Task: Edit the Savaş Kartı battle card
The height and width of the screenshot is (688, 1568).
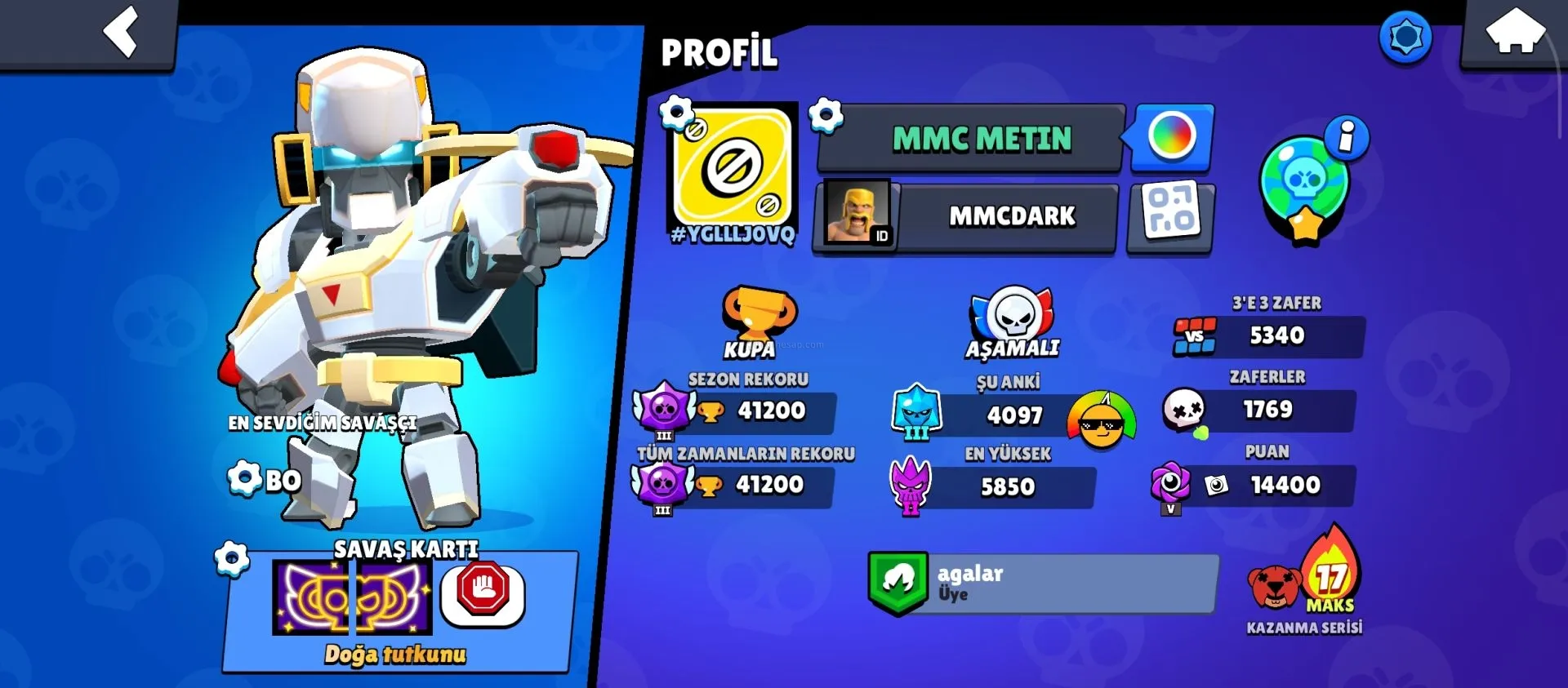Action: pos(232,559)
